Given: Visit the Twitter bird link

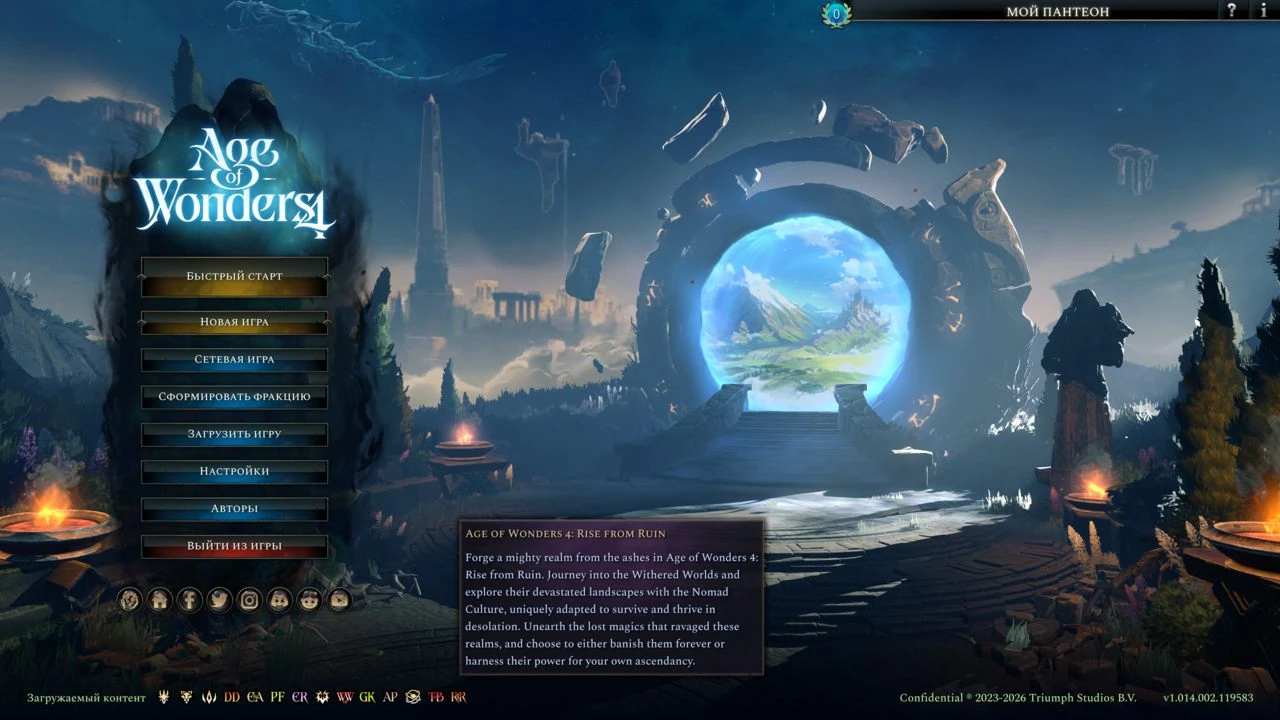Looking at the screenshot, I should (x=219, y=600).
